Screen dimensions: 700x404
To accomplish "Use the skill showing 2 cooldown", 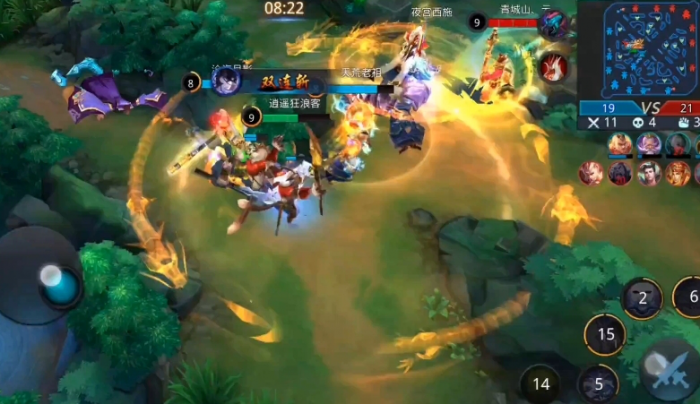I will point(642,298).
